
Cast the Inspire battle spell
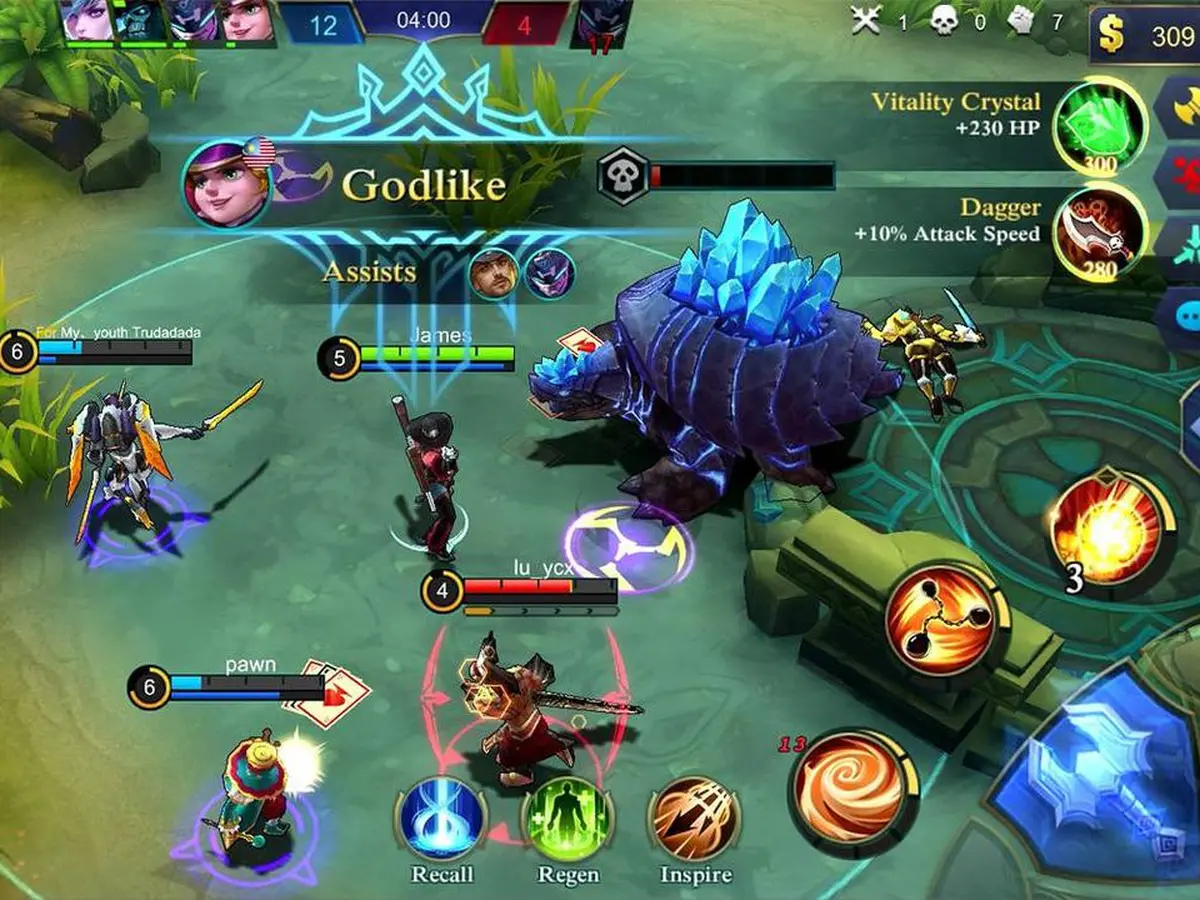tap(695, 821)
